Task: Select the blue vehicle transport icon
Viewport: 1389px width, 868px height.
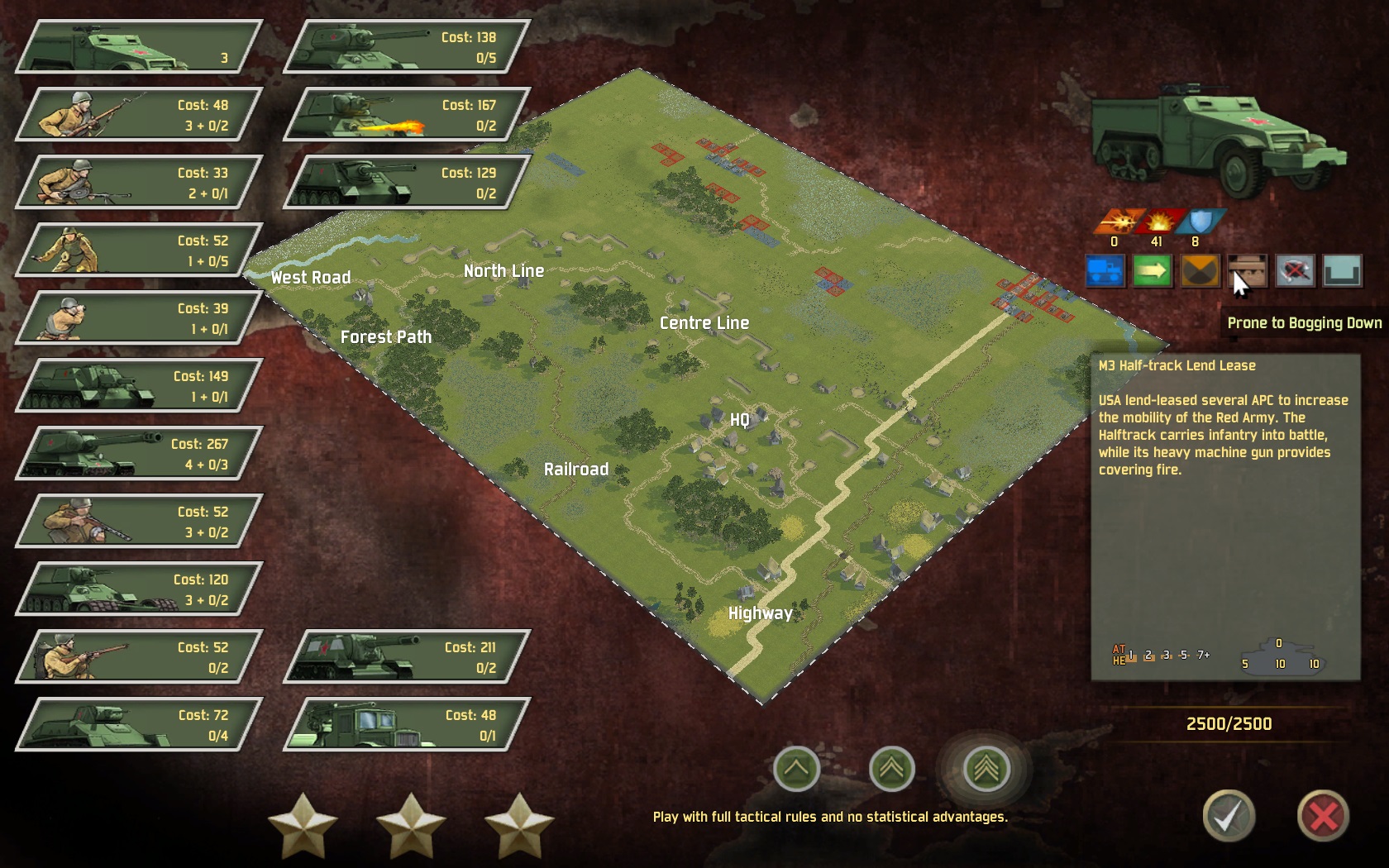Action: pos(1105,271)
